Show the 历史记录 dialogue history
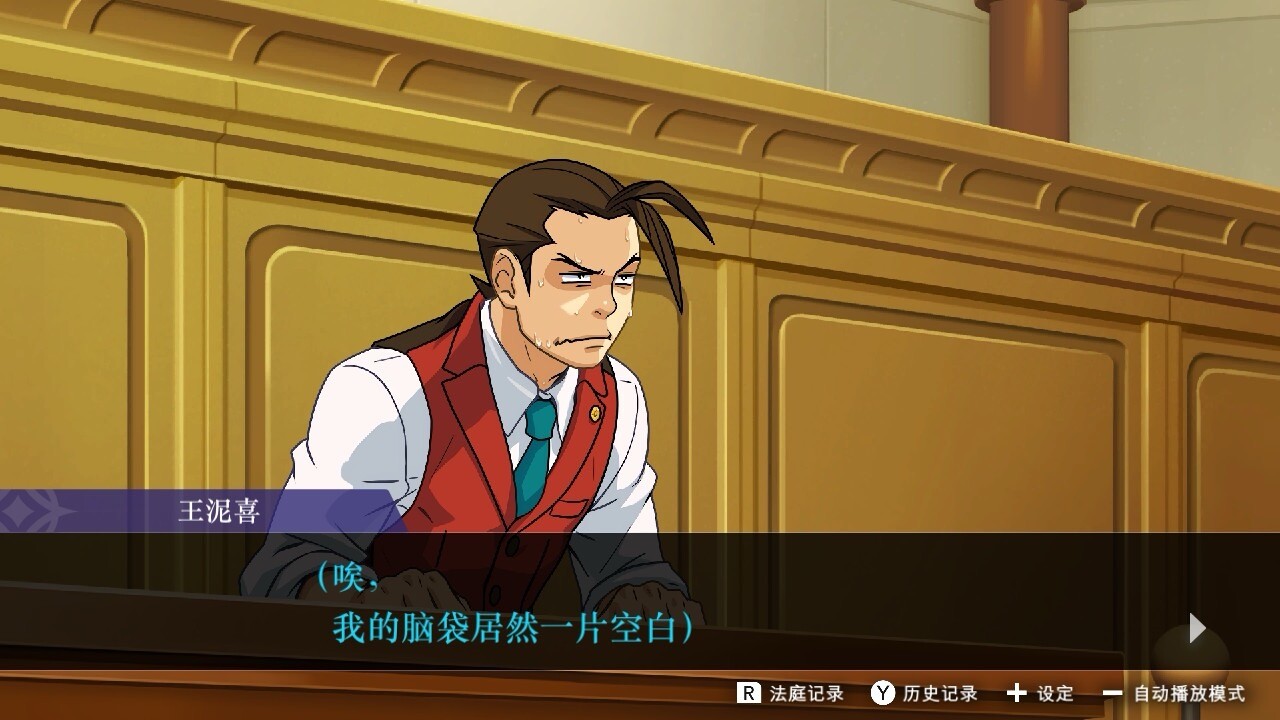The width and height of the screenshot is (1280, 720). [924, 693]
